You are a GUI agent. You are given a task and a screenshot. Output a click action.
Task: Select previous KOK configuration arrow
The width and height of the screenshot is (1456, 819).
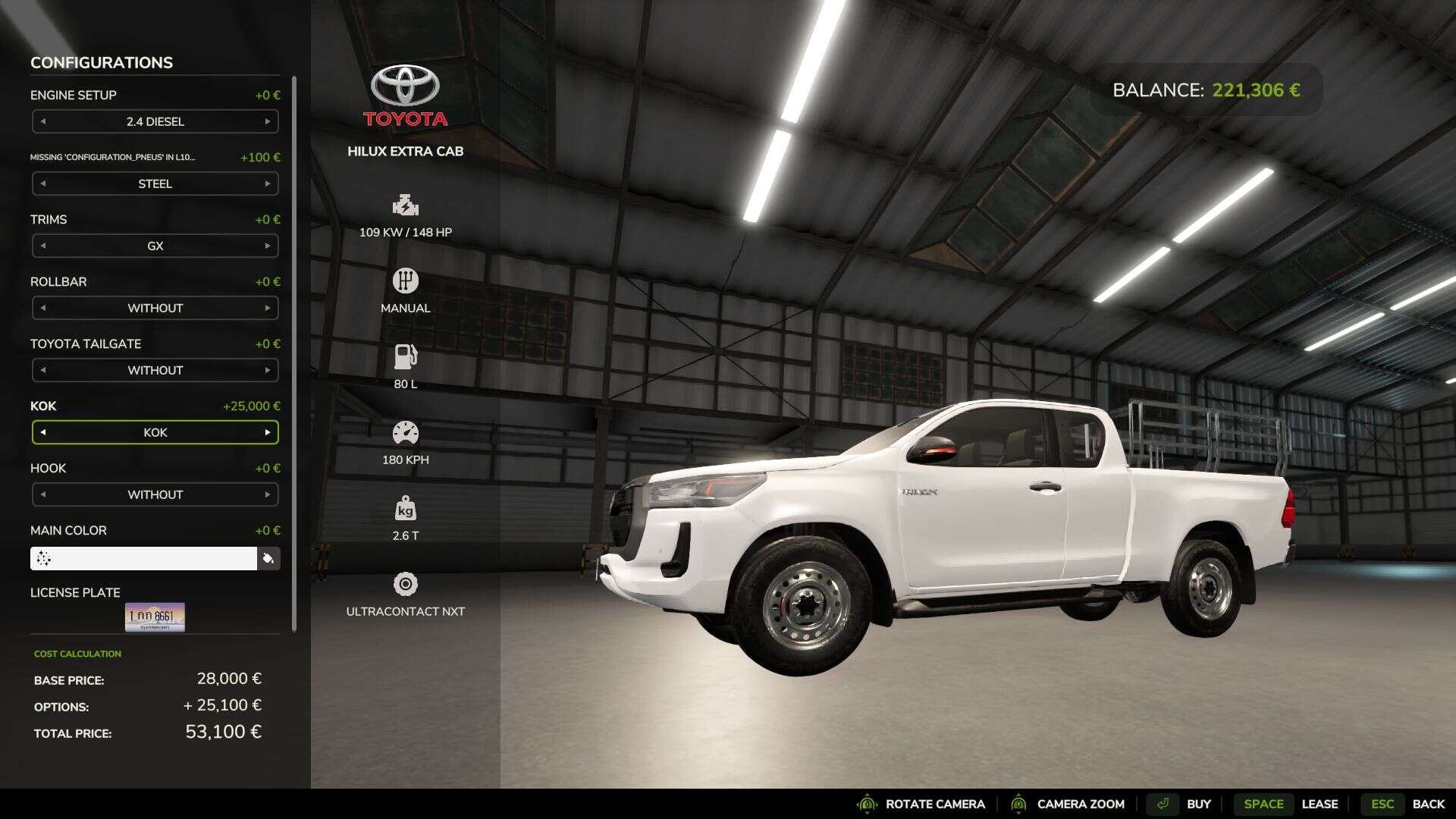(x=43, y=432)
